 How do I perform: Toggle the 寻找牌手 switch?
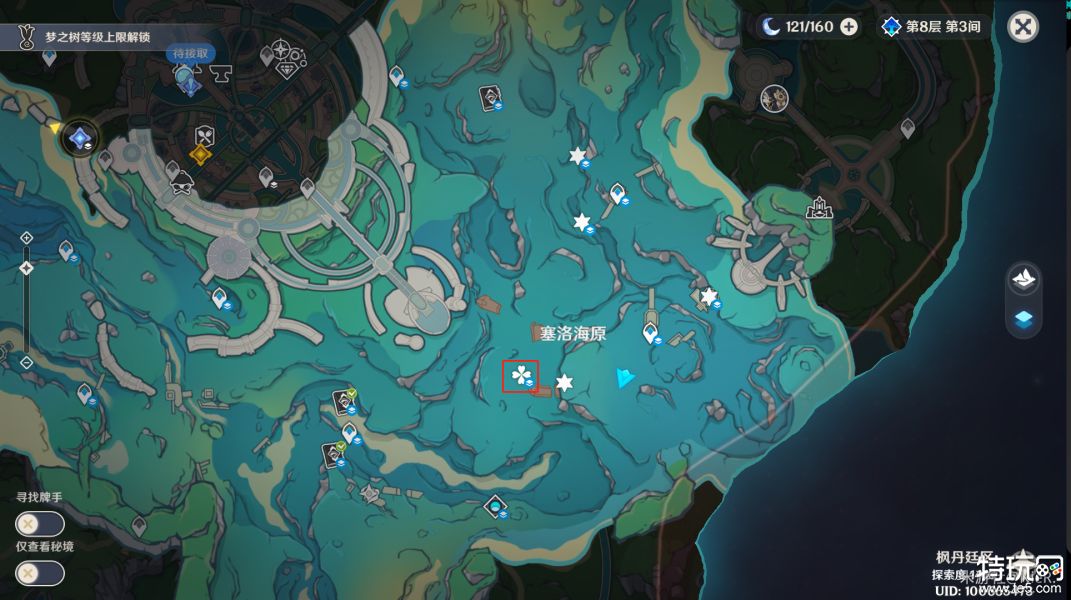pos(40,524)
